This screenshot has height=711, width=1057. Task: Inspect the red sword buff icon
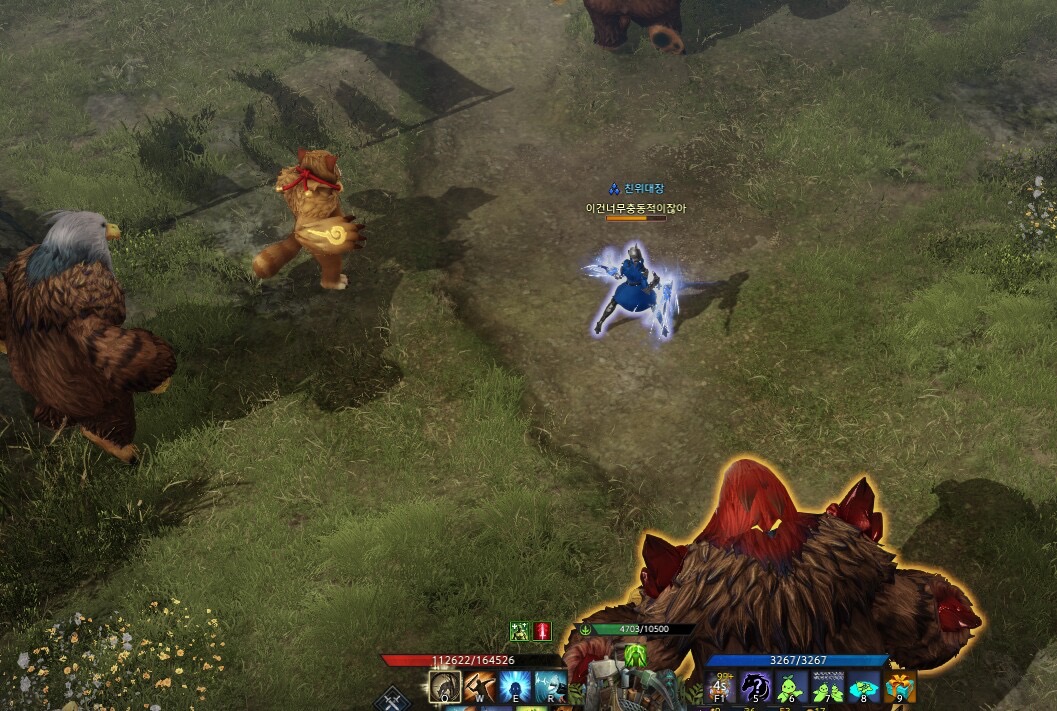tap(542, 631)
